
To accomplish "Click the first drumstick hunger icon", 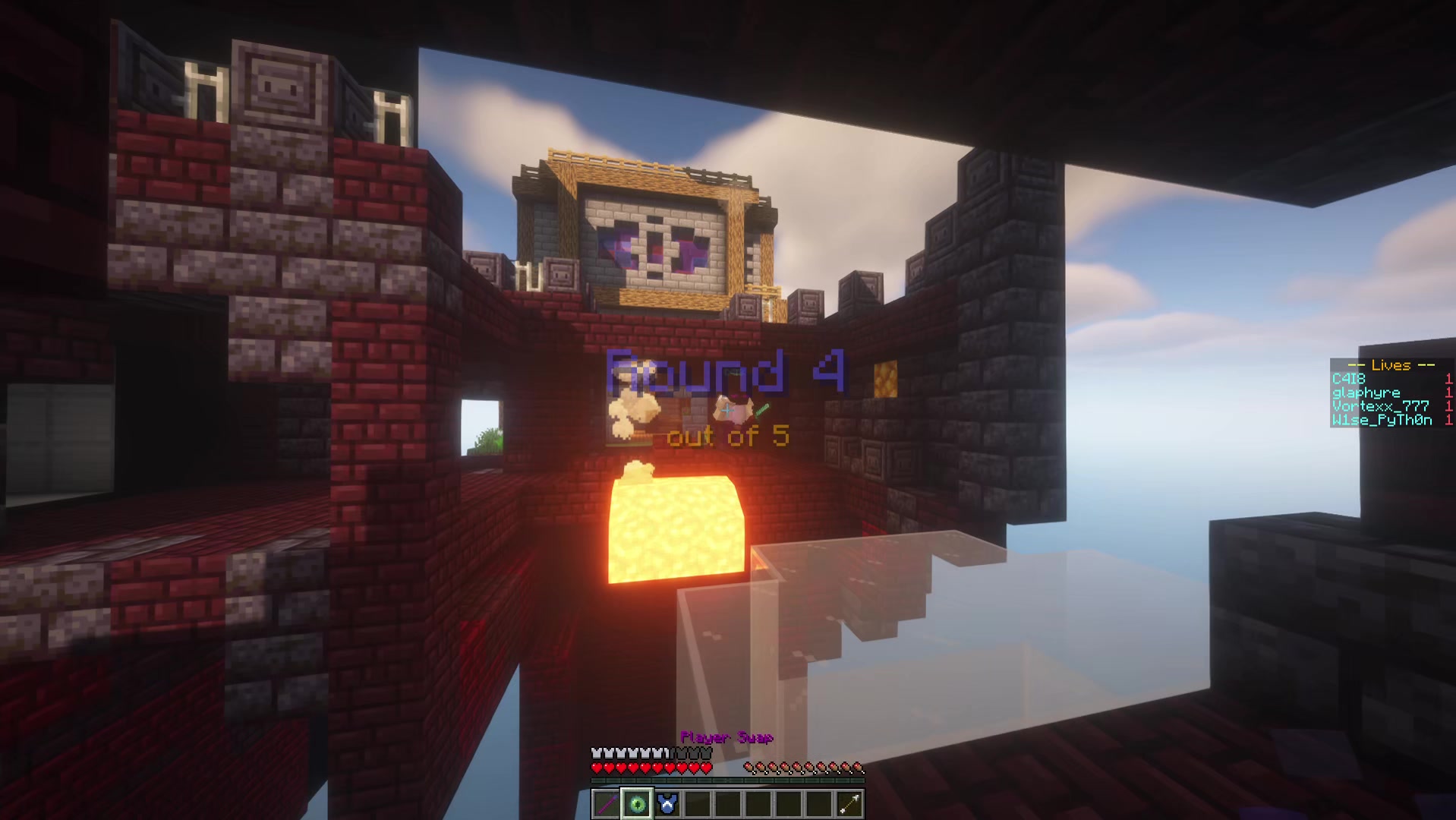I will pos(748,768).
